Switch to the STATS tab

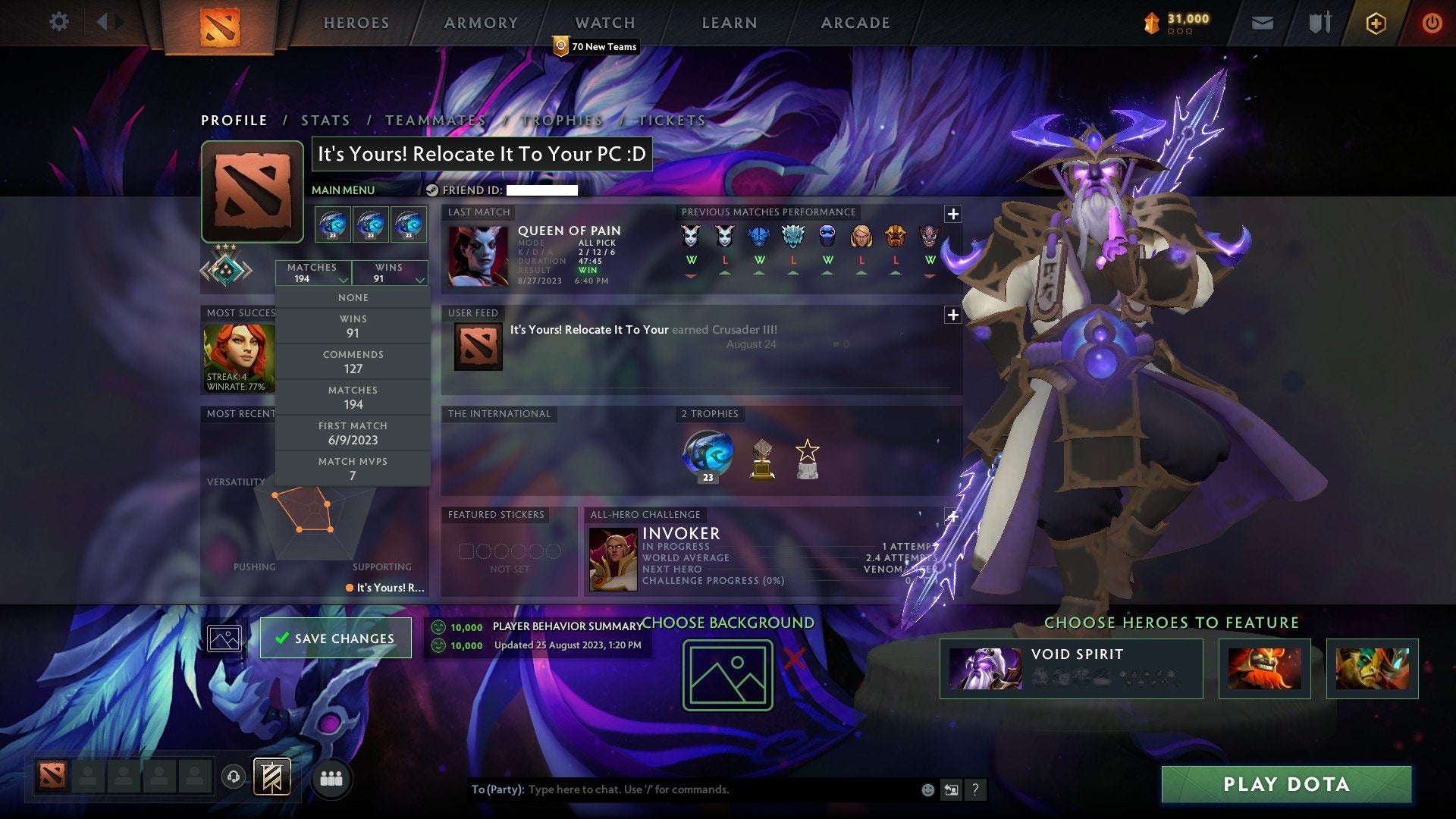tap(325, 120)
